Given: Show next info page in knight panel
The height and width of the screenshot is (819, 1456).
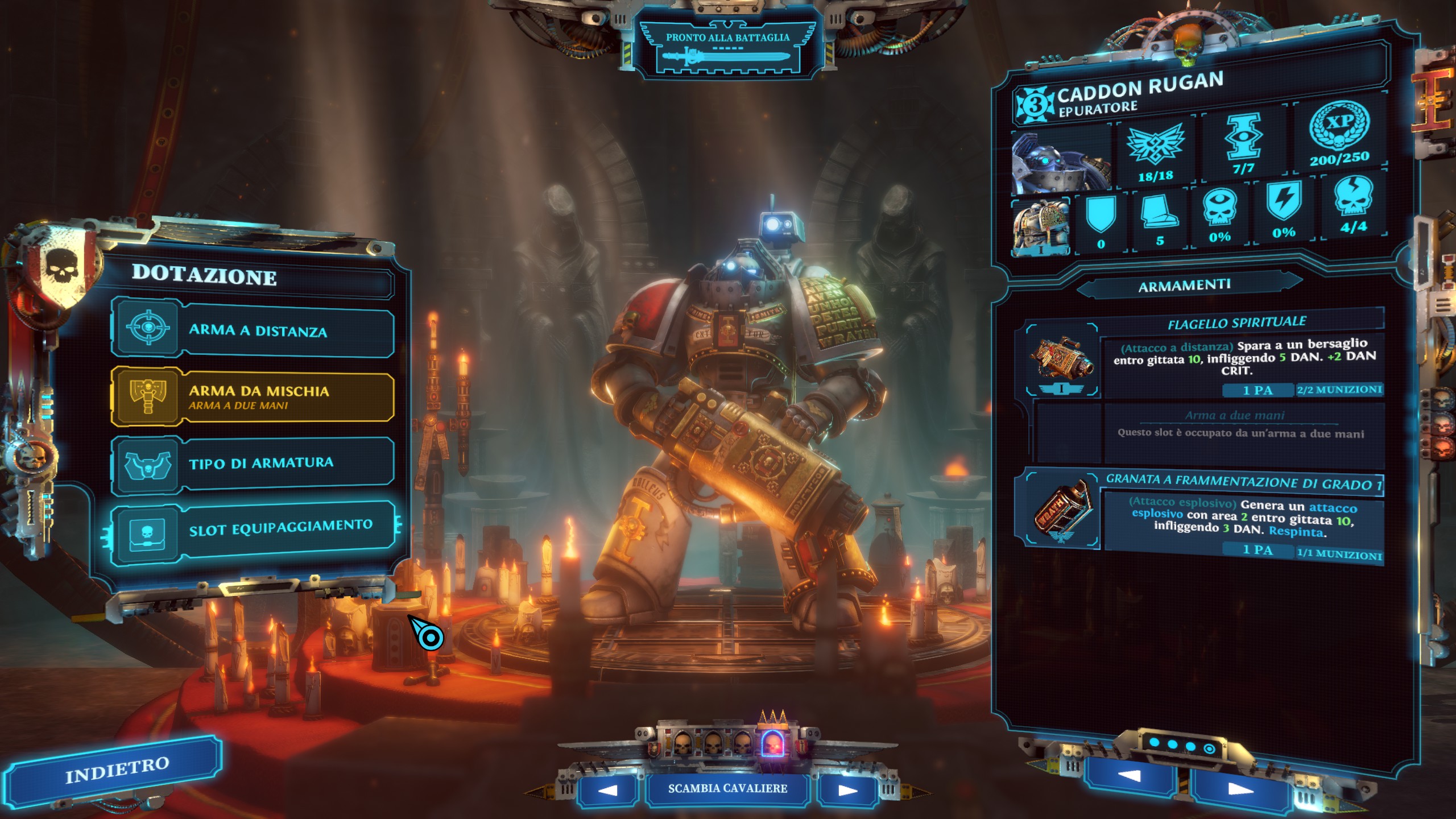Looking at the screenshot, I should 1240,789.
